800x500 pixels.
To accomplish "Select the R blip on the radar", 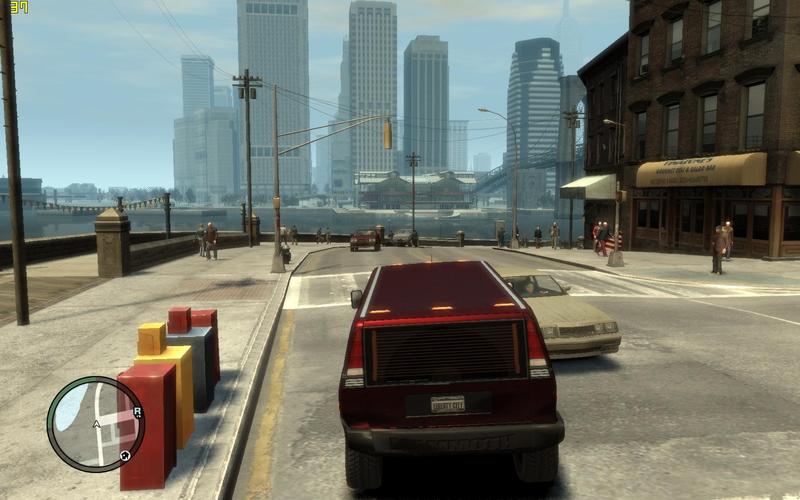I will 137,412.
